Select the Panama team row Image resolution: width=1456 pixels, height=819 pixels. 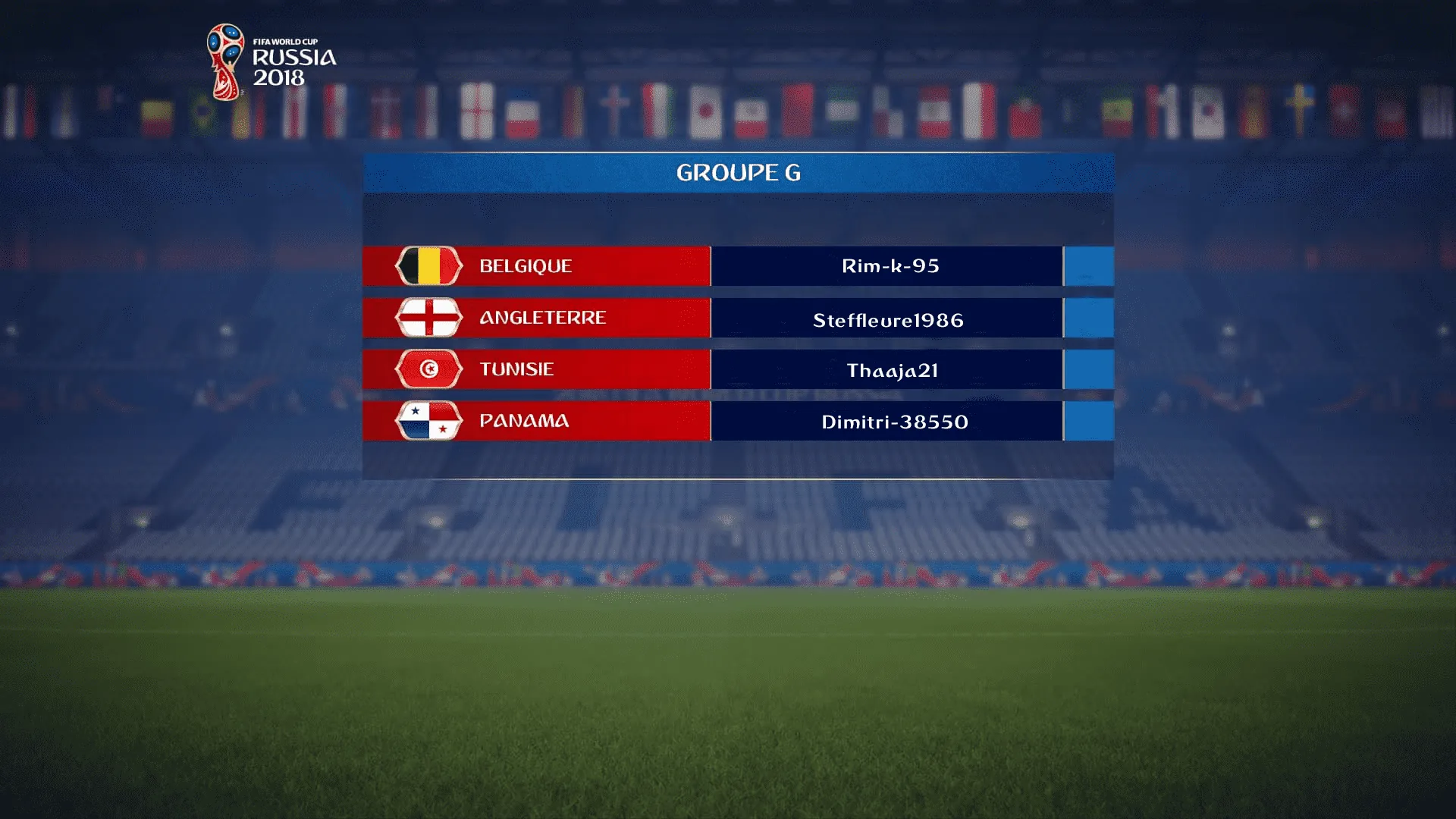pyautogui.click(x=536, y=421)
